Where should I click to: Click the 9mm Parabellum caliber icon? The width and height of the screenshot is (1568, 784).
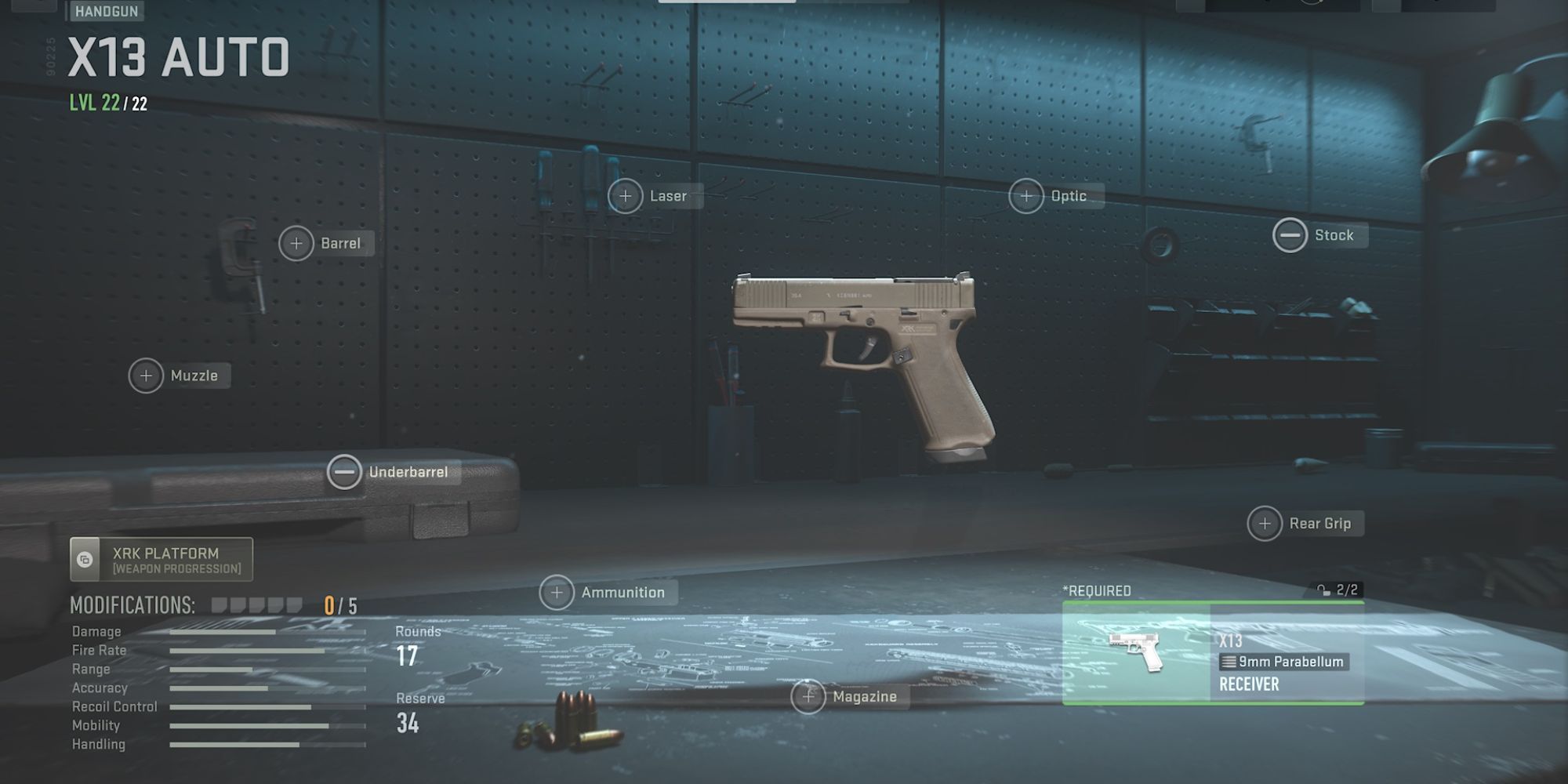tap(1229, 662)
